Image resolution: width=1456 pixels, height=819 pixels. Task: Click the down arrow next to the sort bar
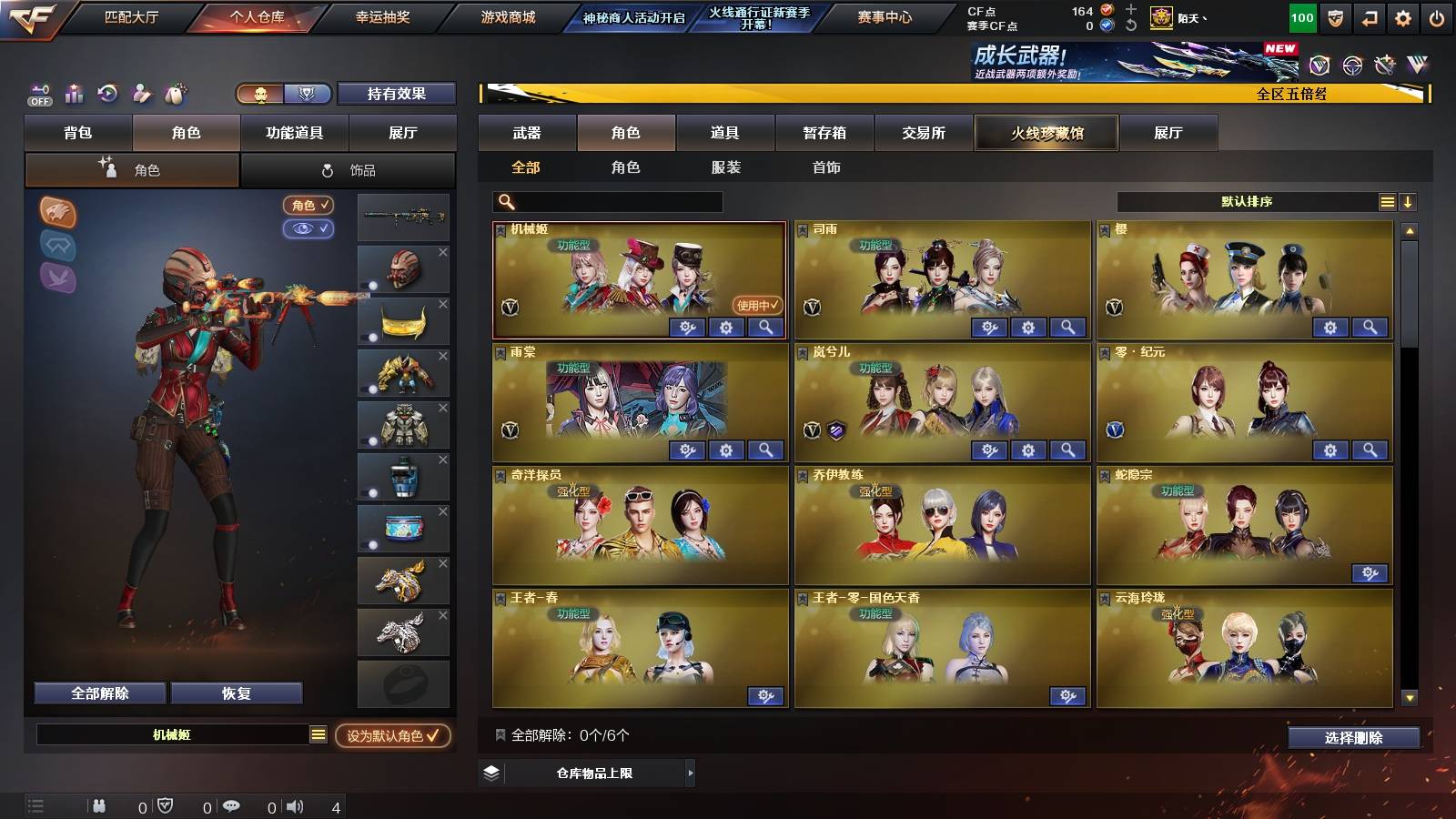[x=1408, y=201]
